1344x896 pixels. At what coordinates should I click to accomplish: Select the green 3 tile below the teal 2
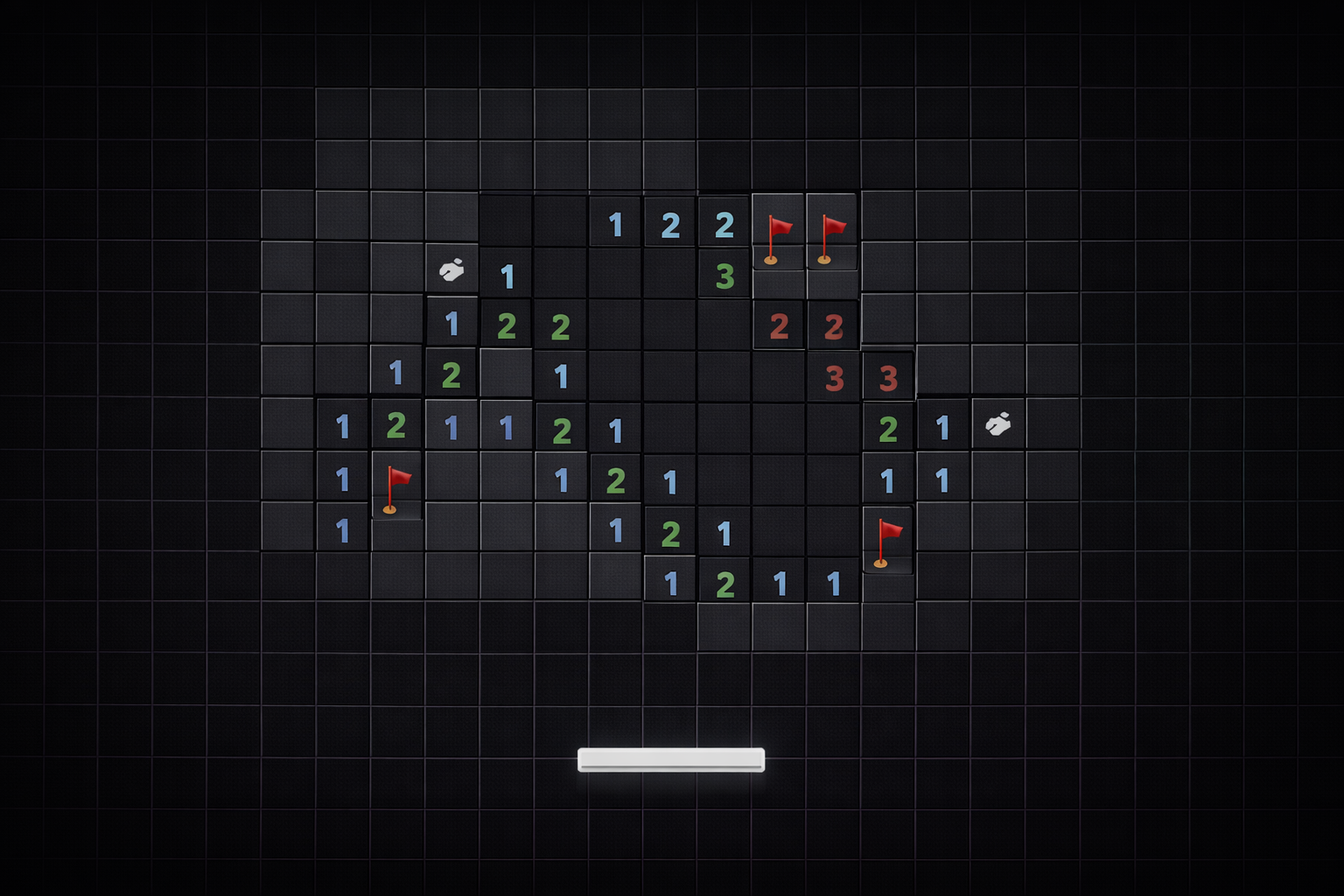(x=724, y=274)
